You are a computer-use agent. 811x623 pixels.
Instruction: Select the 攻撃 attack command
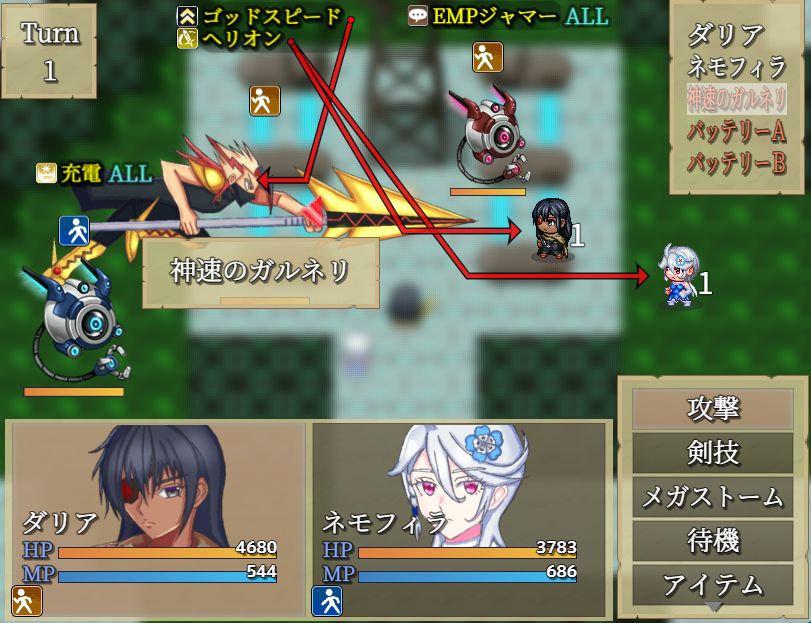tap(713, 408)
